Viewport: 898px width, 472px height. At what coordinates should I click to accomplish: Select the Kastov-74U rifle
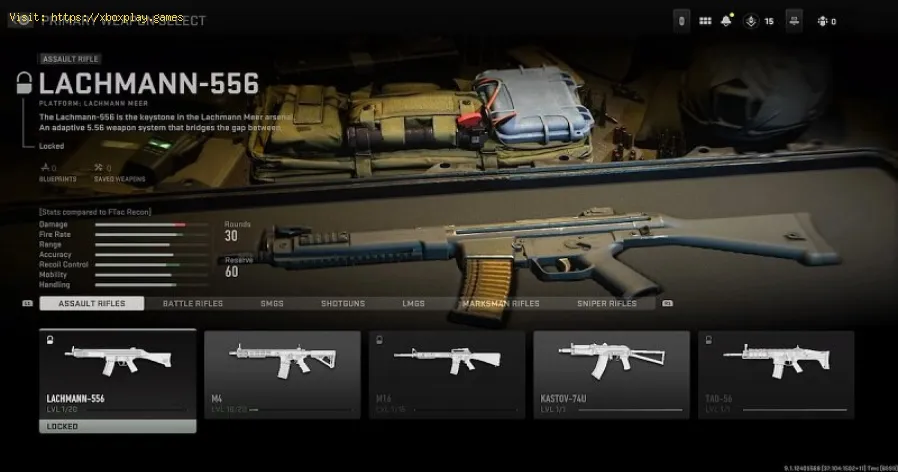[x=611, y=374]
